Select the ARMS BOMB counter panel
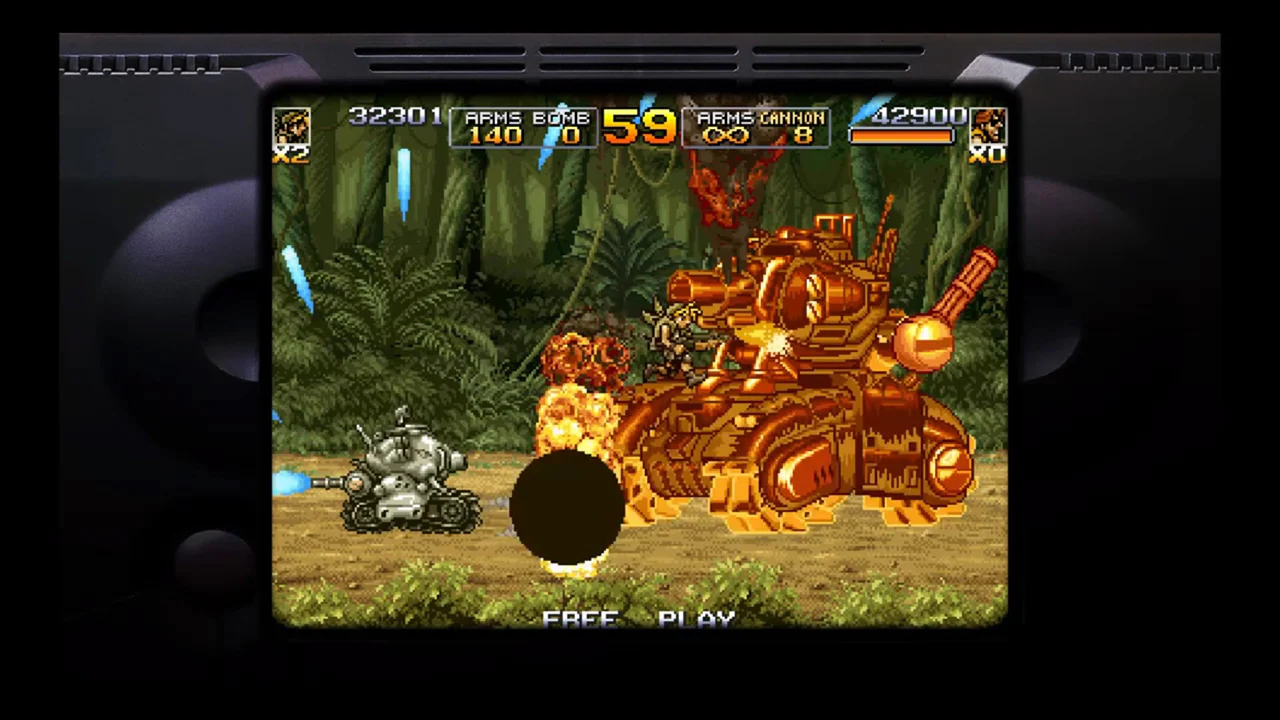The width and height of the screenshot is (1280, 720). 525,126
